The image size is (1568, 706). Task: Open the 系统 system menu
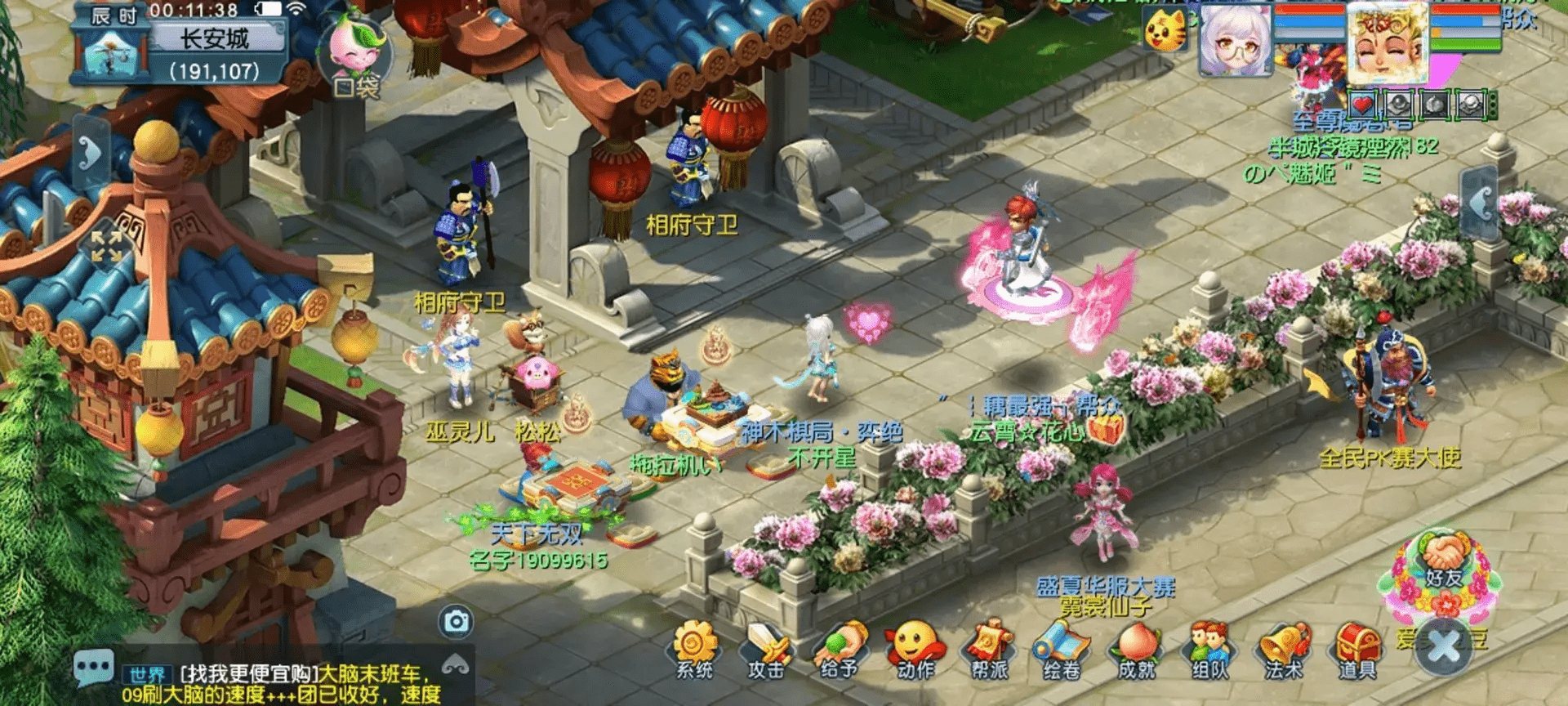(x=694, y=649)
